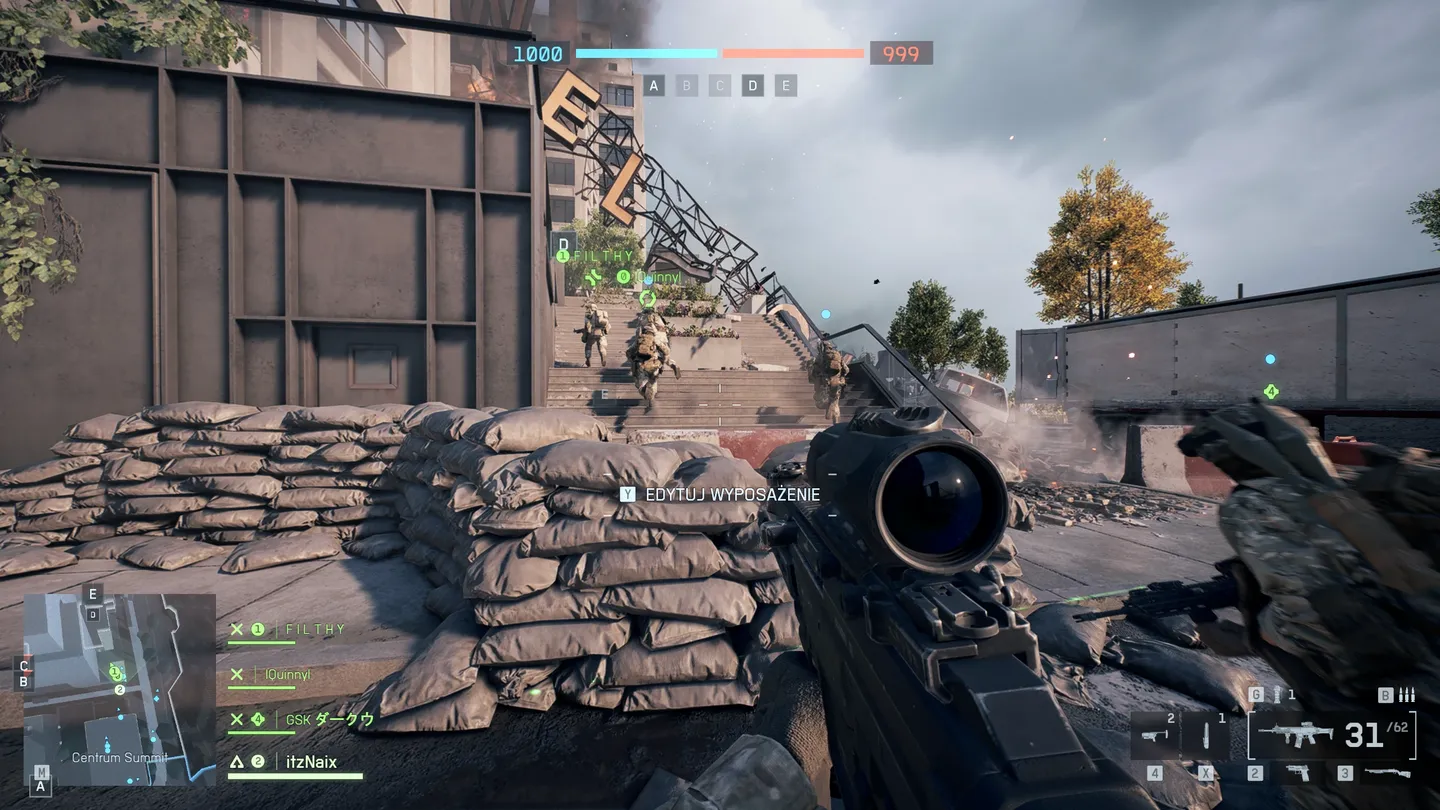Select the launcher gadget slot
Image resolution: width=1440 pixels, height=810 pixels.
pyautogui.click(x=1156, y=736)
